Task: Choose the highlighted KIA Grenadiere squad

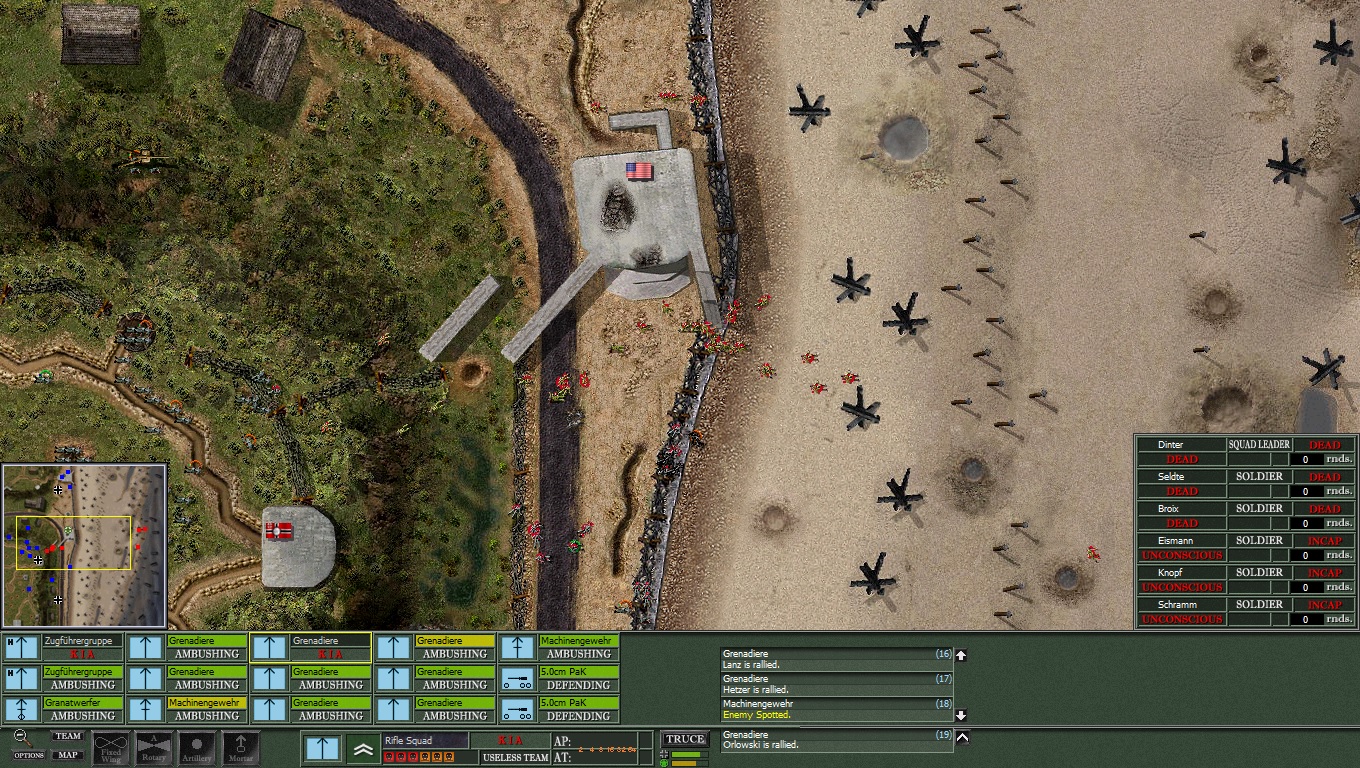Action: coord(310,647)
